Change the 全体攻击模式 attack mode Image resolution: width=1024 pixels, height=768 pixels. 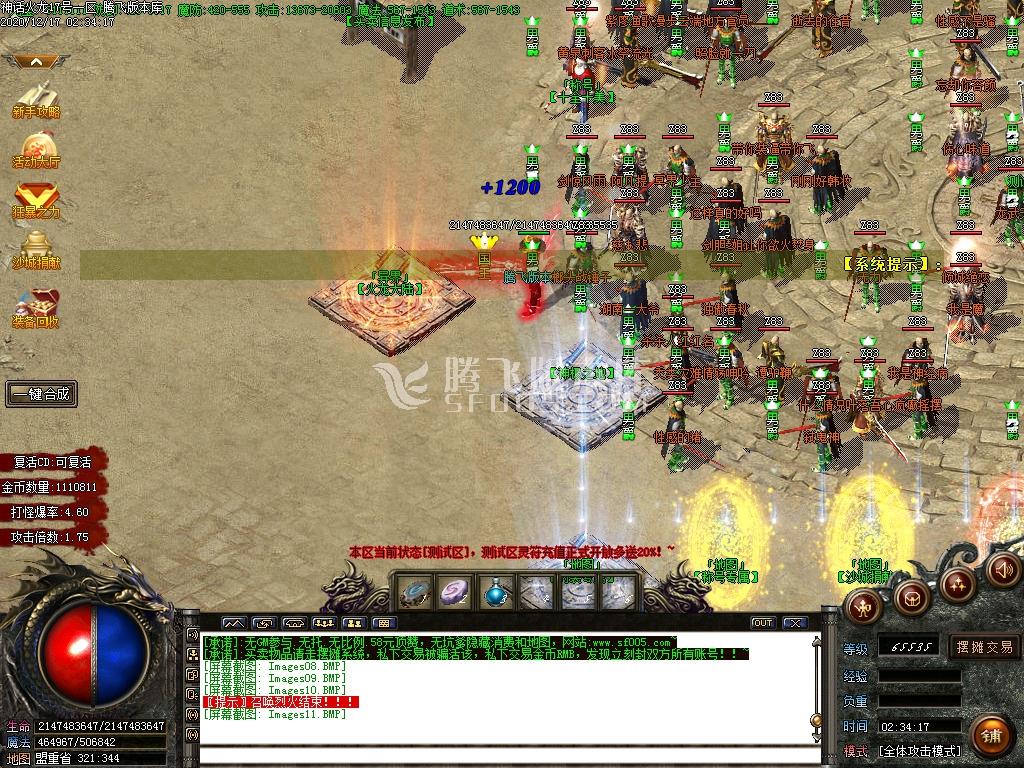click(x=920, y=750)
